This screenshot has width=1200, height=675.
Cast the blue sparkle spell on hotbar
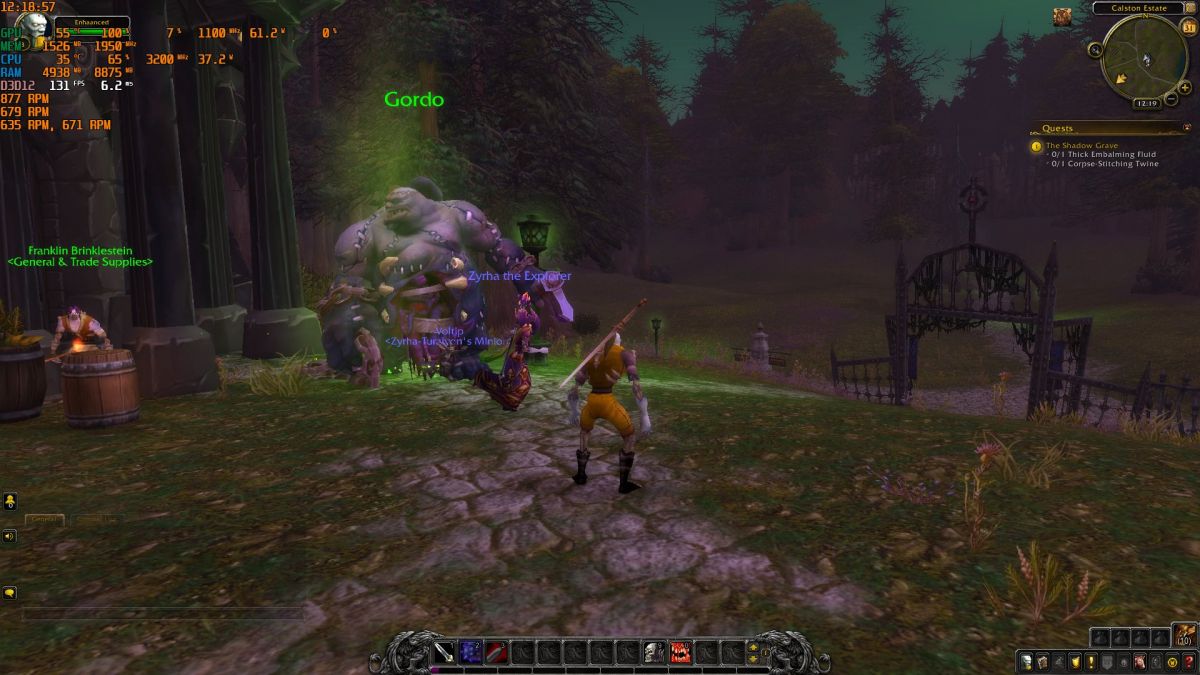point(470,653)
